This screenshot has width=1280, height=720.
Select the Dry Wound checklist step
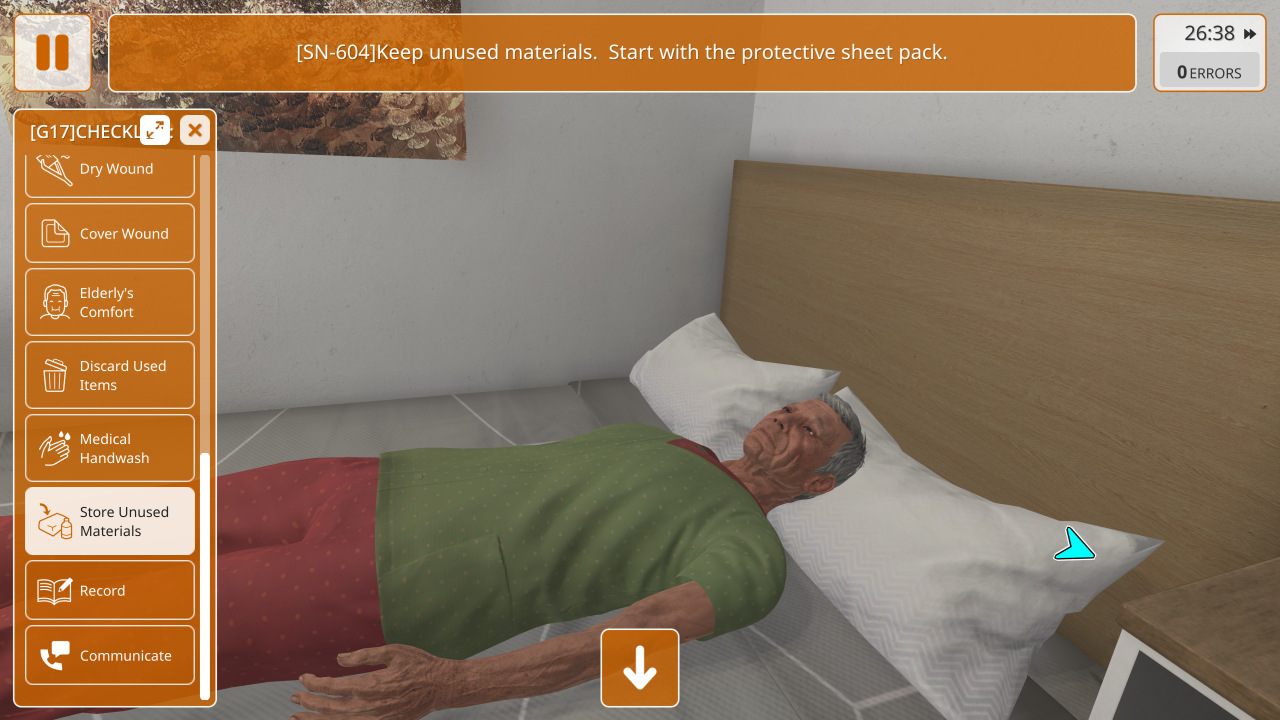pyautogui.click(x=110, y=172)
